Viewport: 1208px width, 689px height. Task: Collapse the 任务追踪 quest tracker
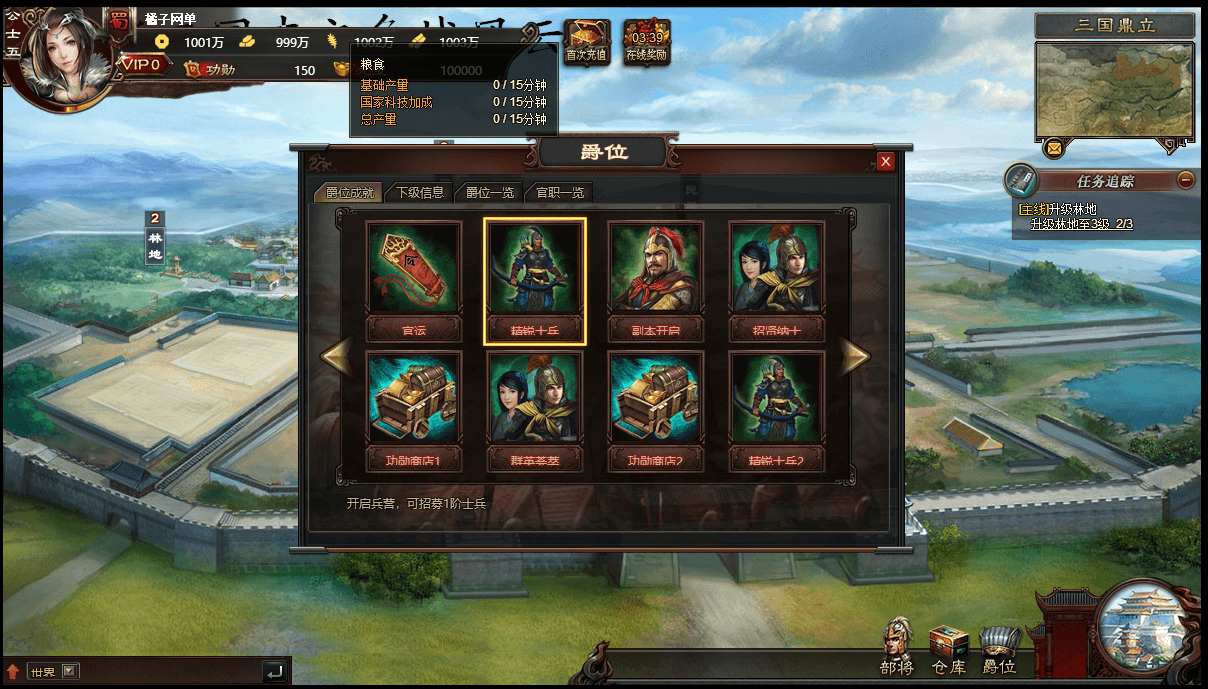pos(1185,180)
